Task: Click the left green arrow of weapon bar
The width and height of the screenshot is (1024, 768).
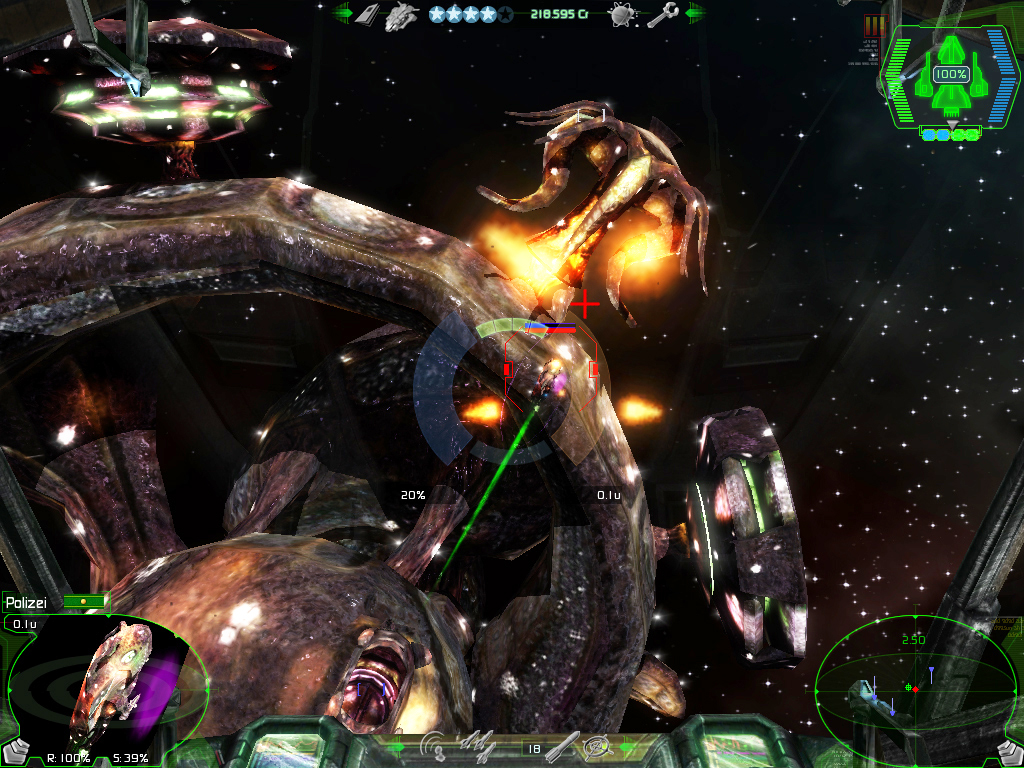Action: click(x=397, y=746)
